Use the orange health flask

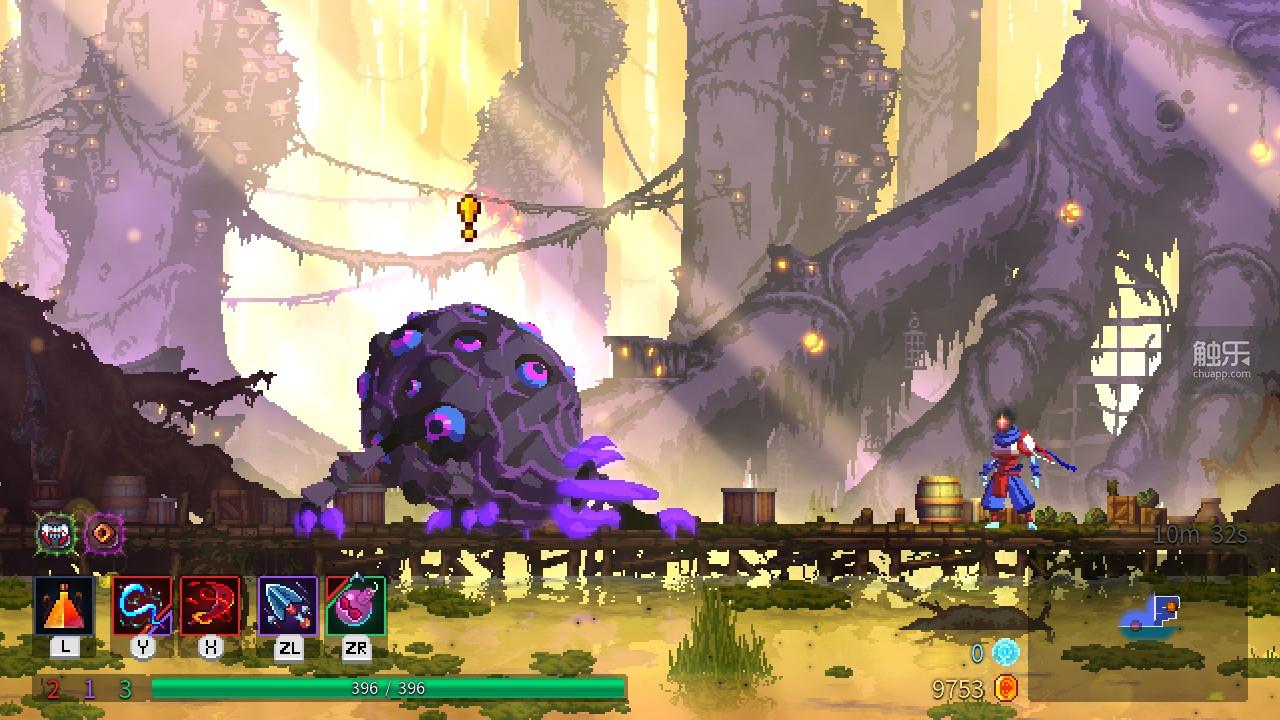[x=65, y=606]
